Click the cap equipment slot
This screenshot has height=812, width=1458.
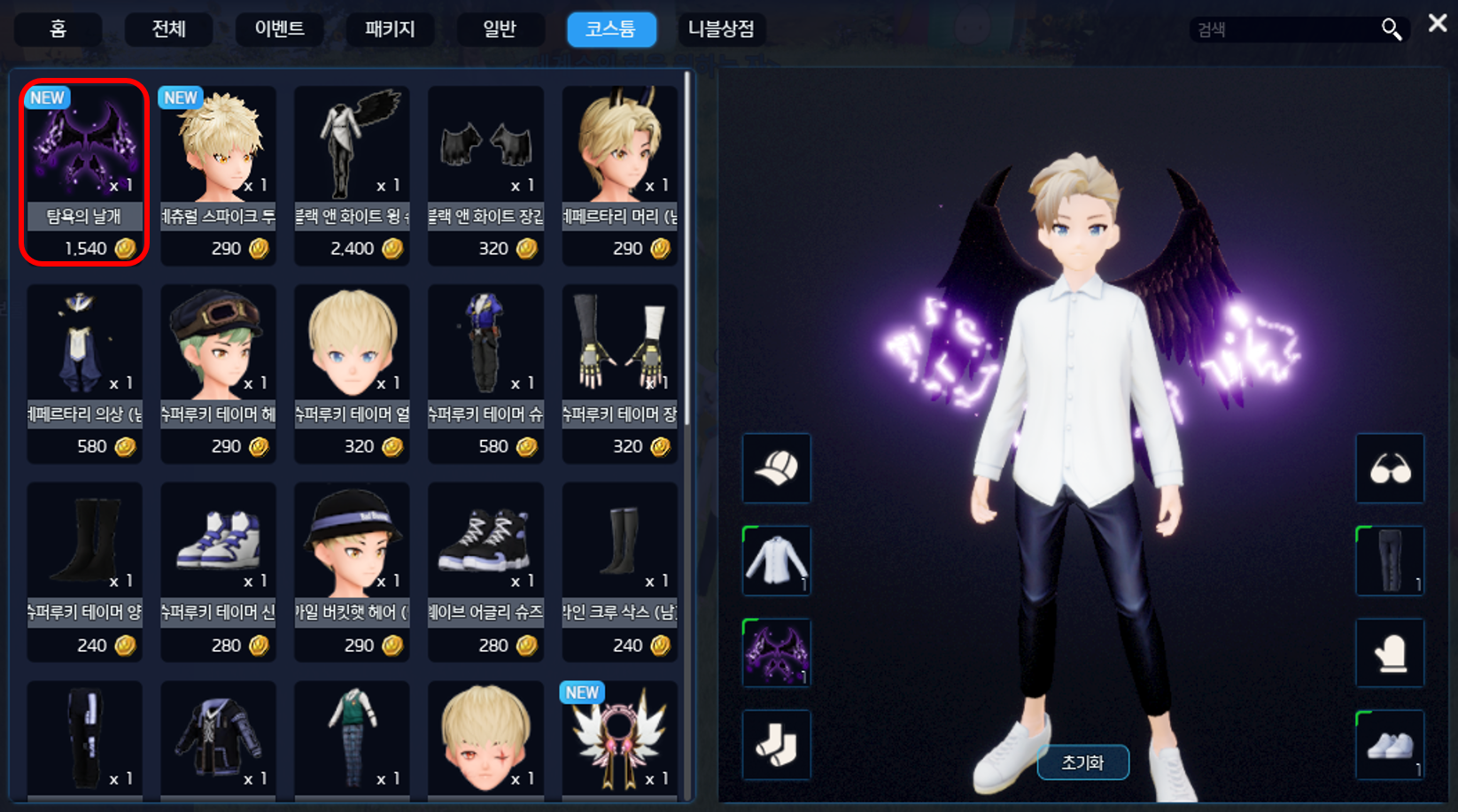(x=776, y=468)
